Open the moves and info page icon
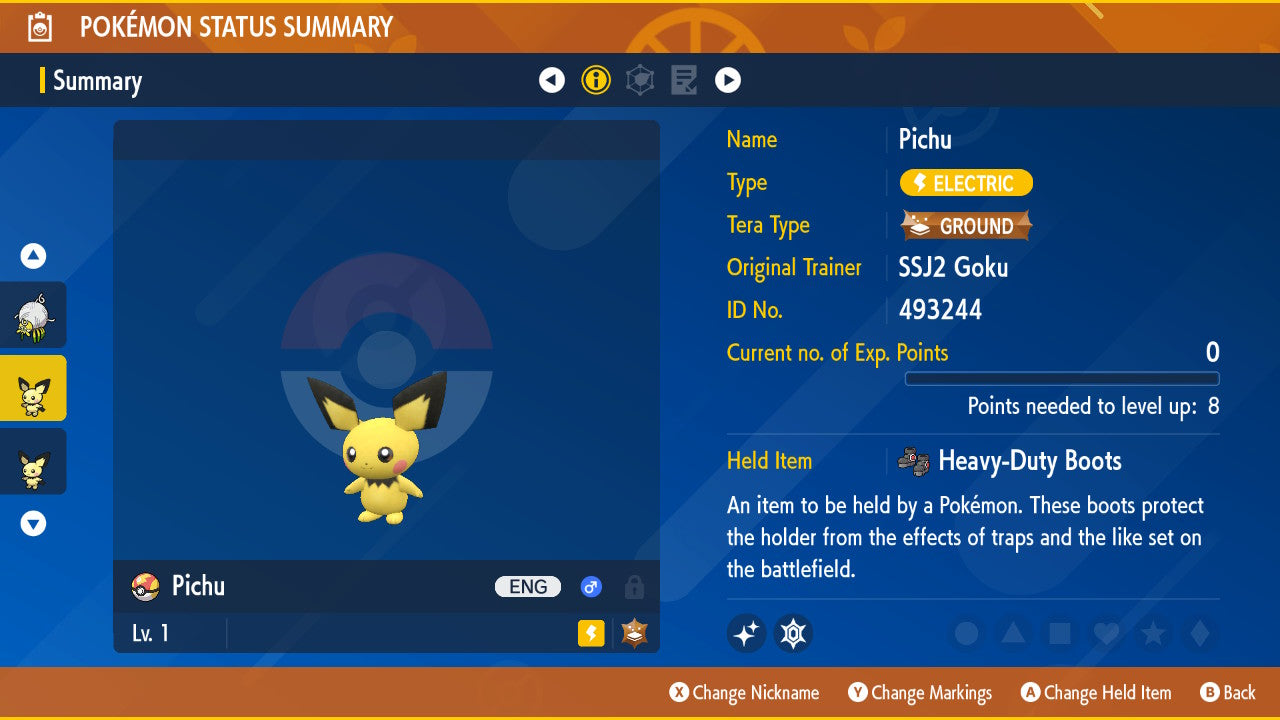Image resolution: width=1280 pixels, height=720 pixels. coord(684,79)
